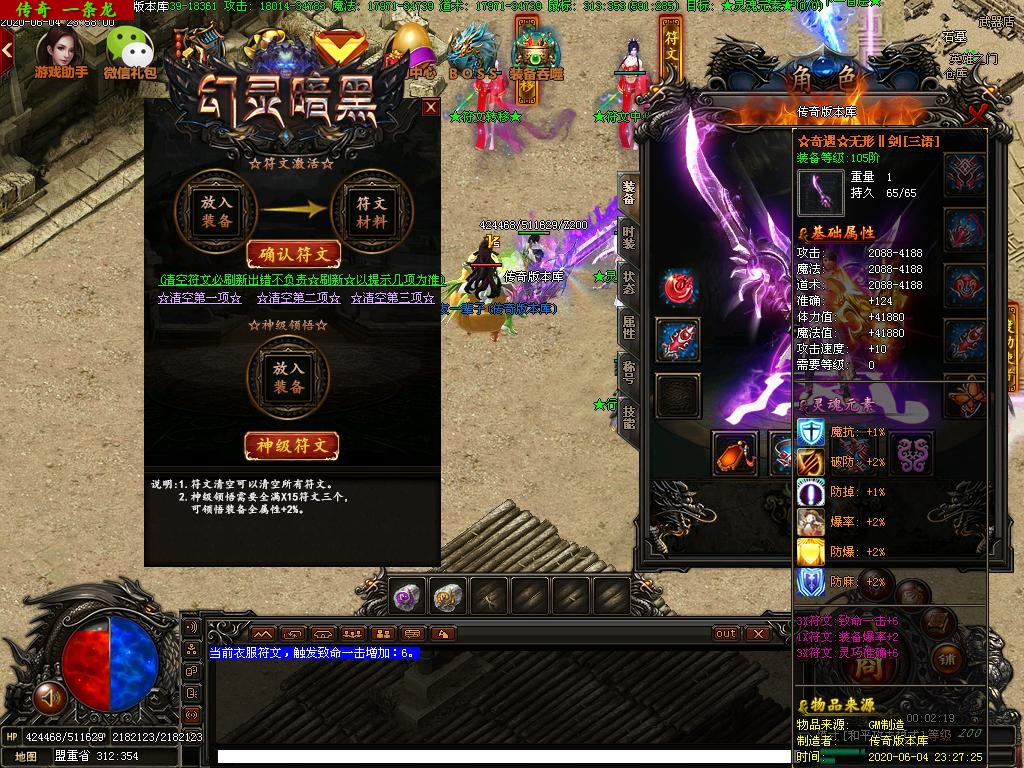Viewport: 1024px width, 768px height.
Task: Switch to the 状态 status tab
Action: (628, 282)
